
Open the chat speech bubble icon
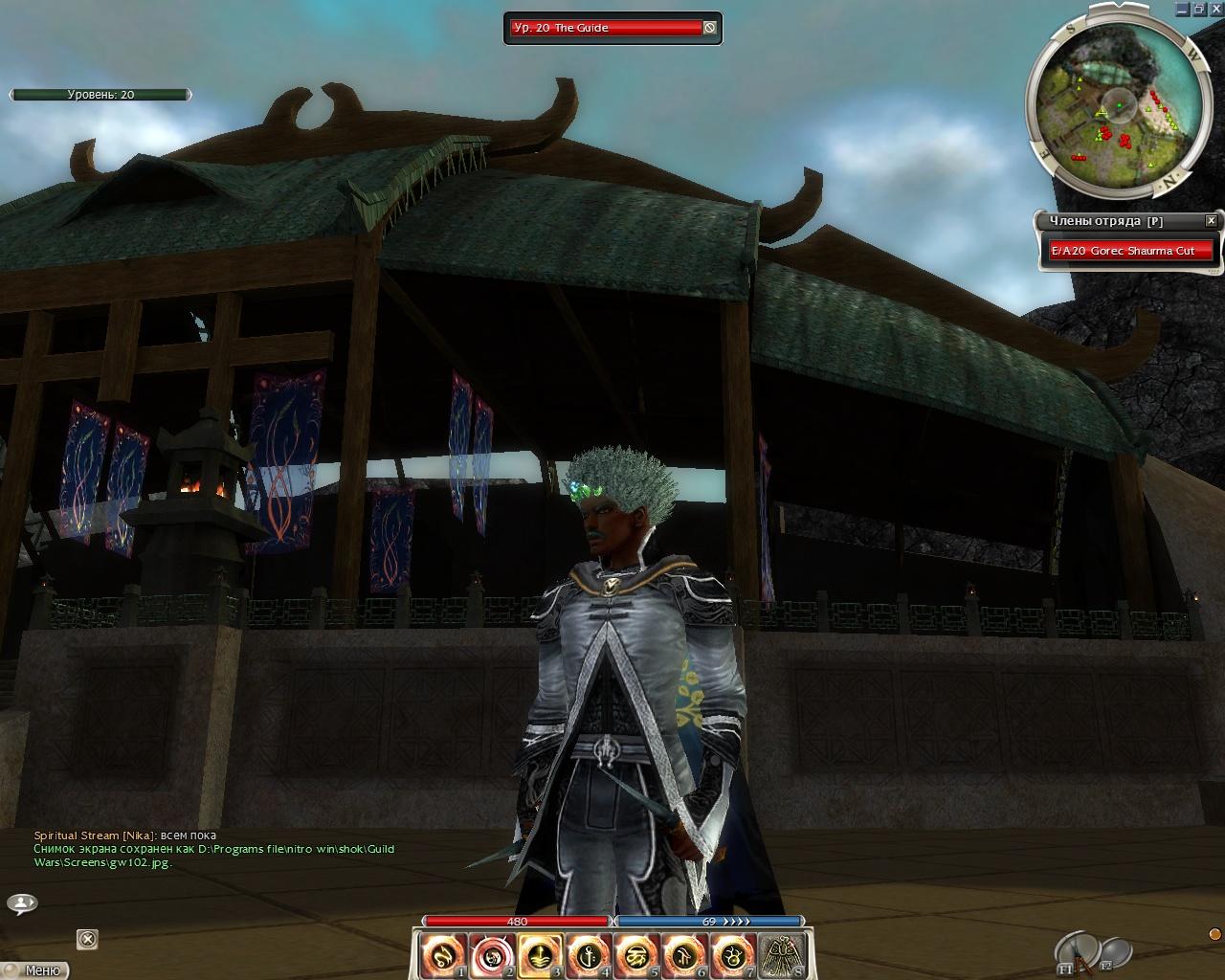pos(22,902)
